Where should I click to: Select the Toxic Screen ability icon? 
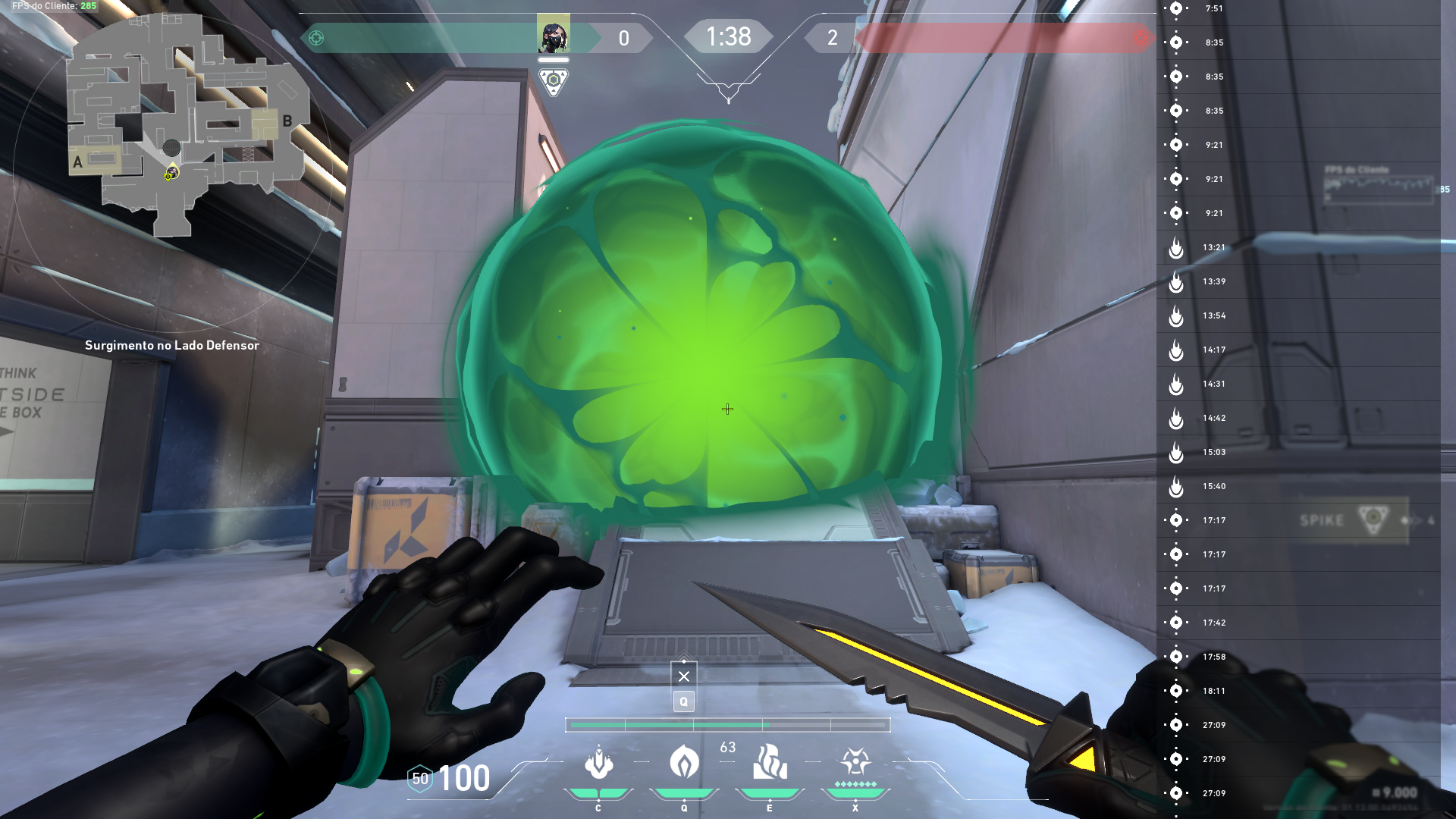click(769, 762)
